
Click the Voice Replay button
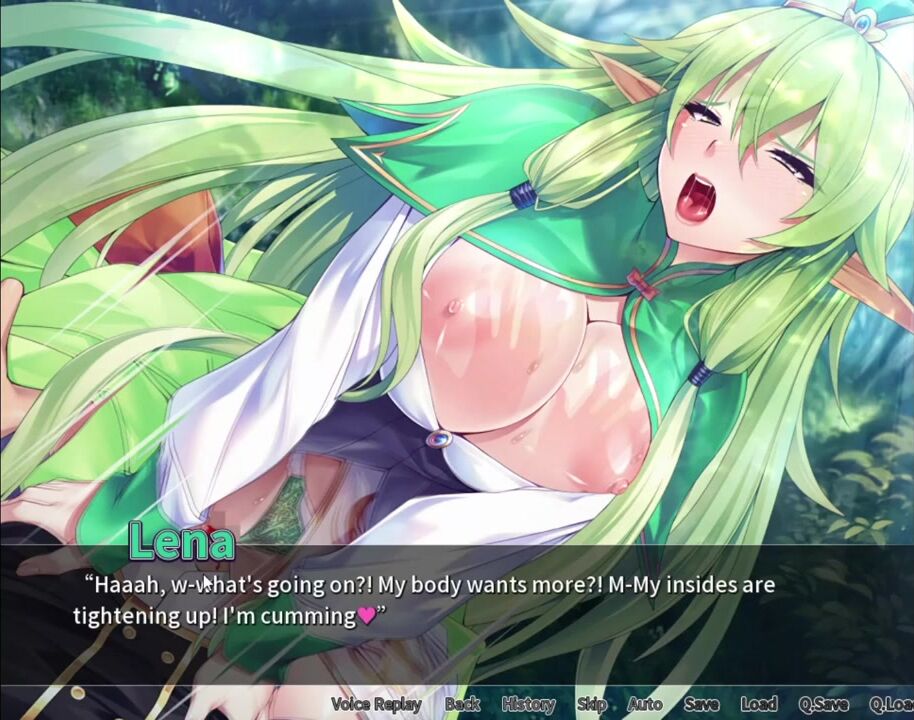376,704
